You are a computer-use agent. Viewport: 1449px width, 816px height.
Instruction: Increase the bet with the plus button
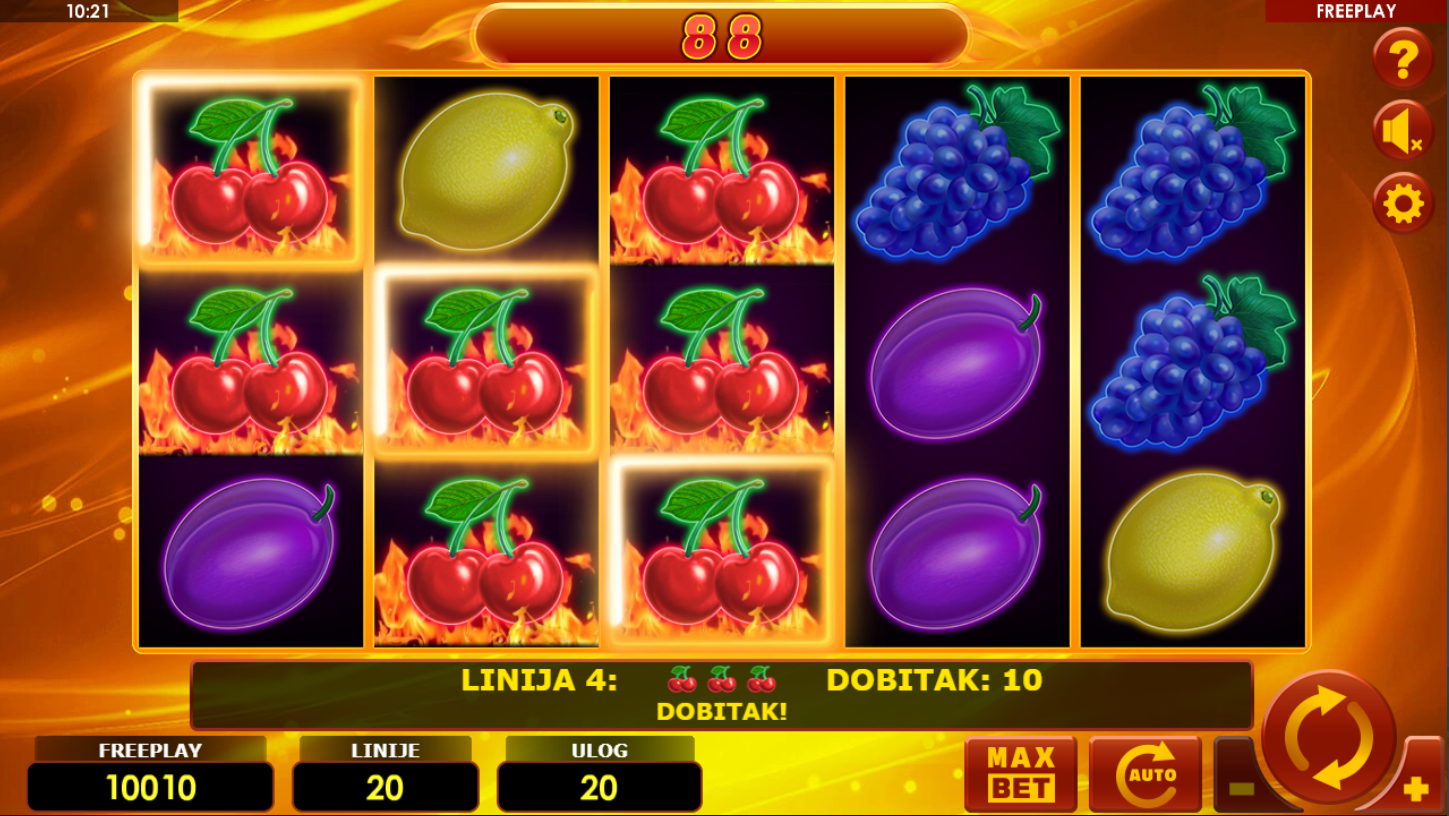pos(1416,789)
